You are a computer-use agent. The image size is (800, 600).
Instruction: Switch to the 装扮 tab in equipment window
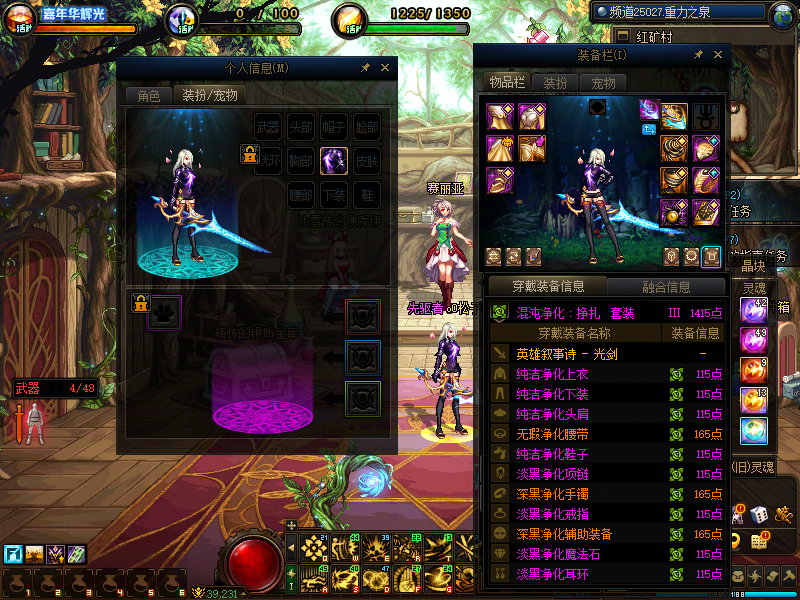554,83
